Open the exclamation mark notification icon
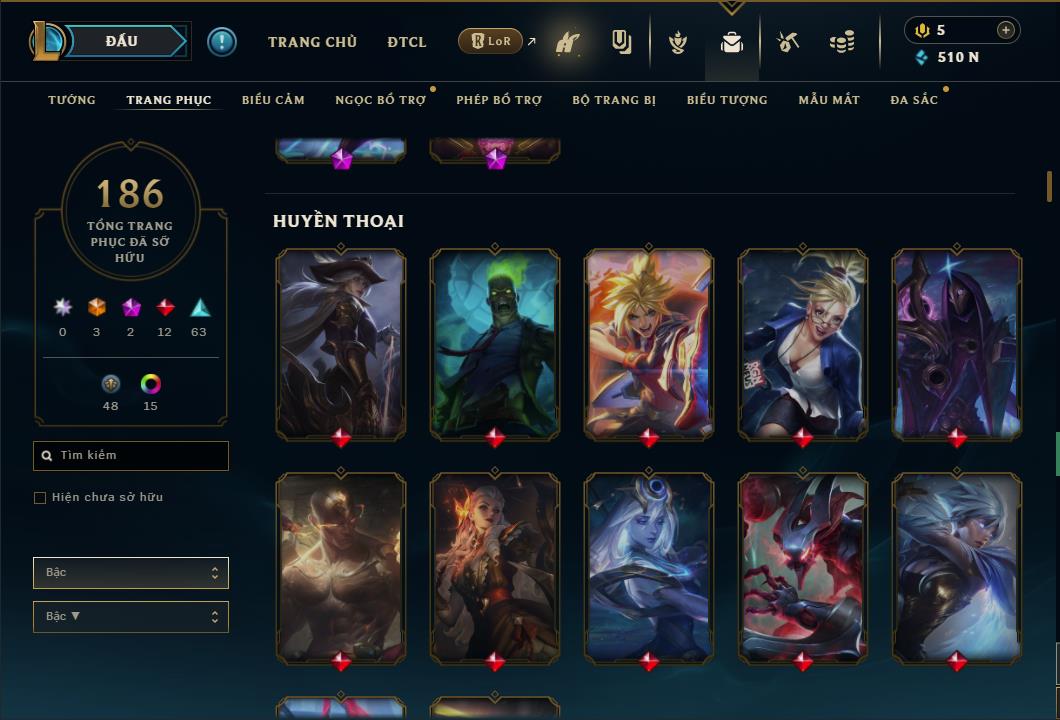 click(222, 42)
